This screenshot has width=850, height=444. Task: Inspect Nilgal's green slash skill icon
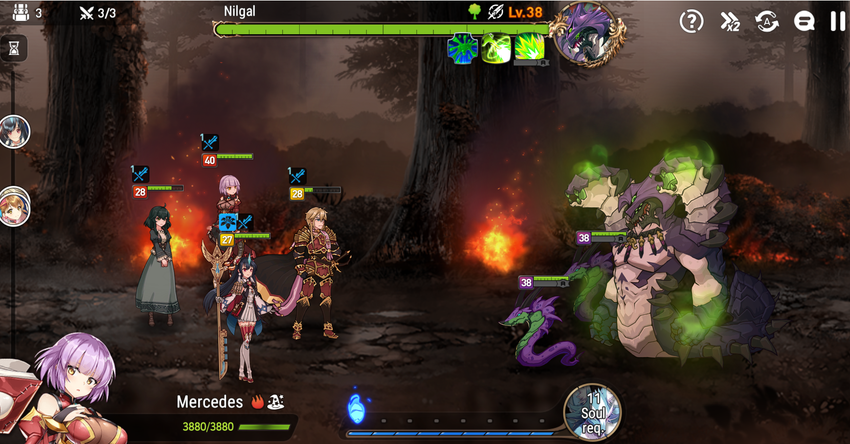[x=496, y=48]
